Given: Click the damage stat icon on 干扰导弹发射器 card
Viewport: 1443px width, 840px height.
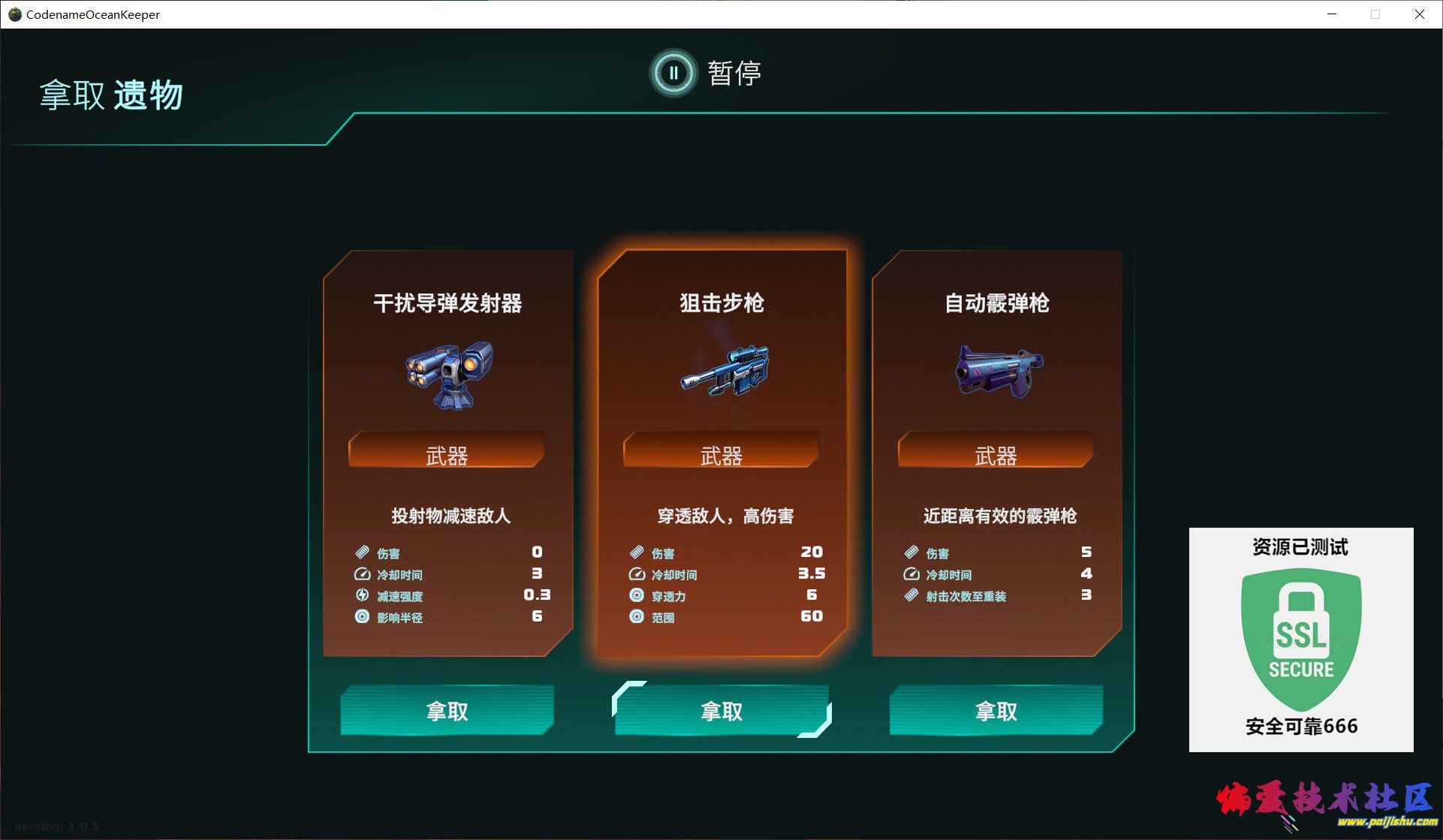Looking at the screenshot, I should coord(361,552).
